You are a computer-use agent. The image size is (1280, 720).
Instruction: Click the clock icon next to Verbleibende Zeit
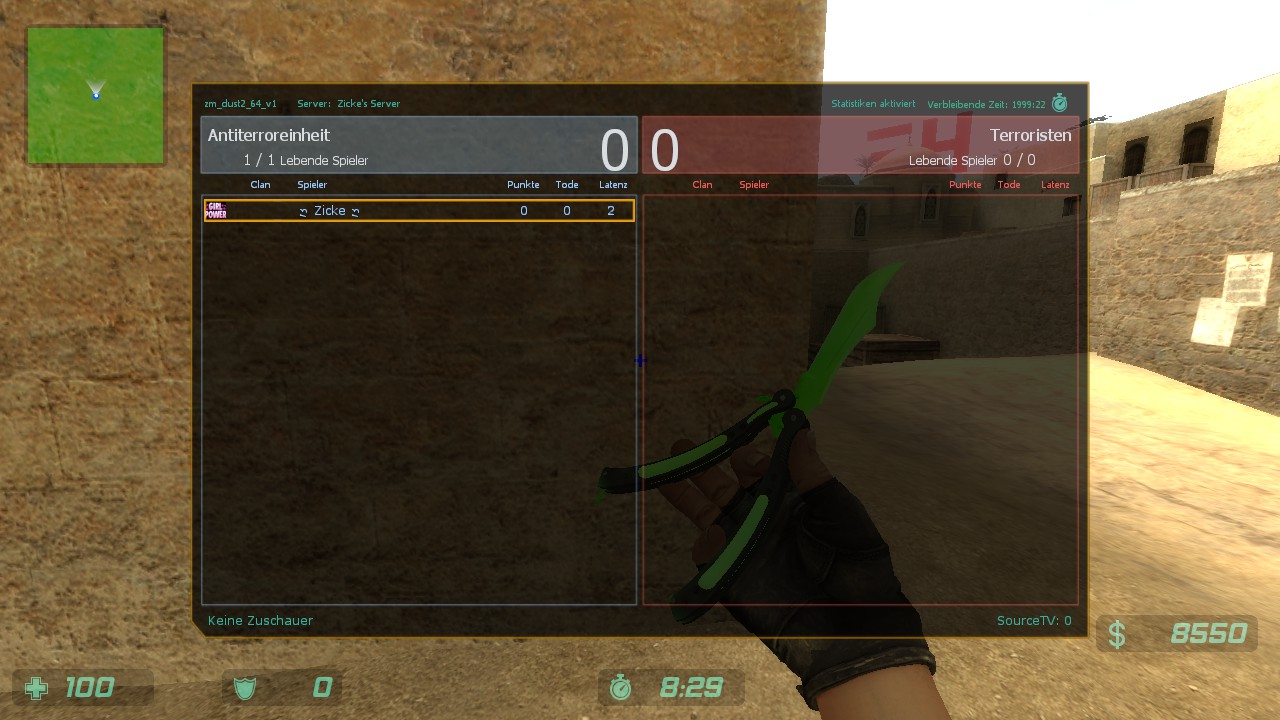pos(1060,103)
